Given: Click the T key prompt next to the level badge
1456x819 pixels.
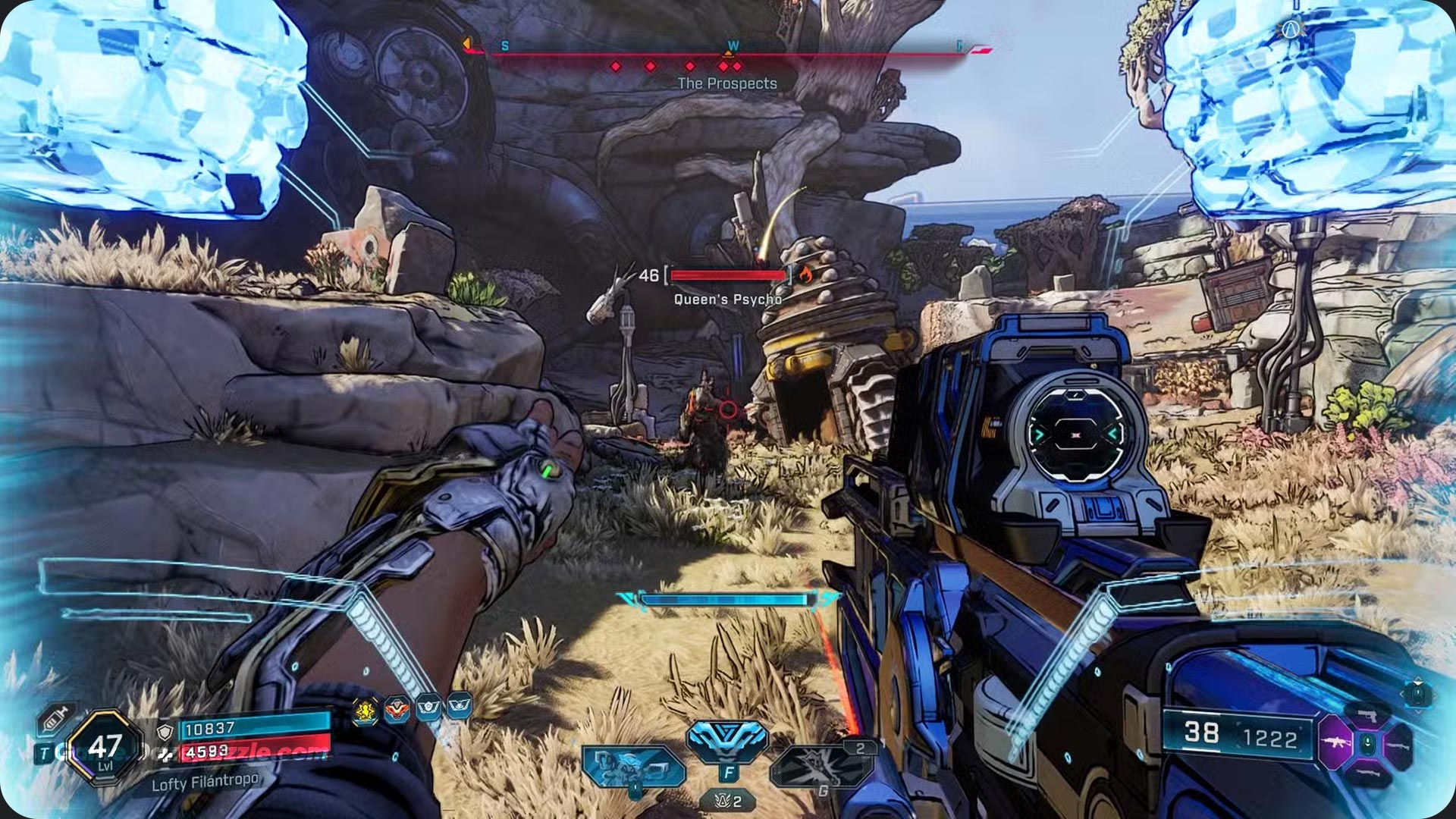Looking at the screenshot, I should click(44, 752).
